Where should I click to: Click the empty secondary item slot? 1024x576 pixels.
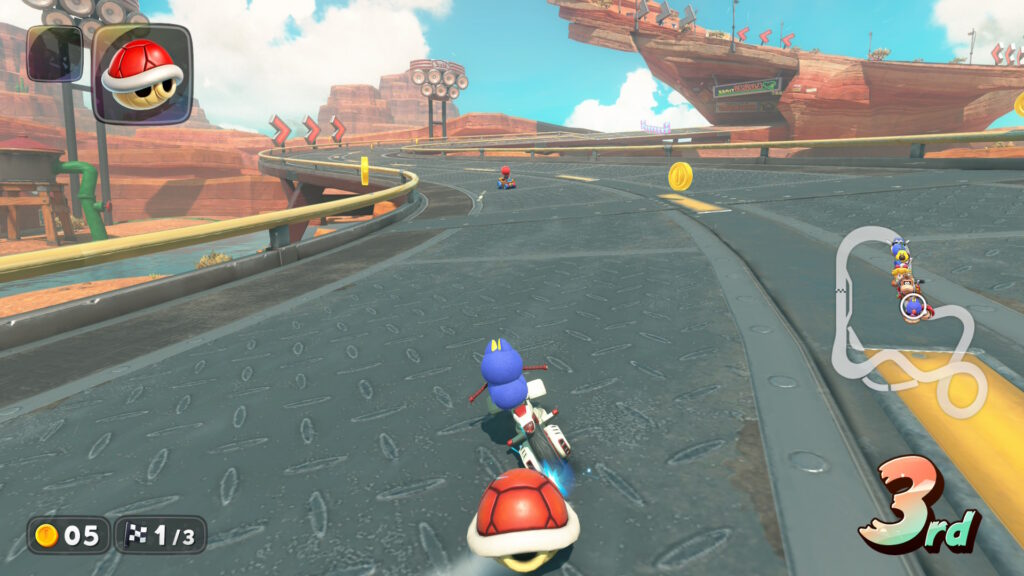click(55, 53)
